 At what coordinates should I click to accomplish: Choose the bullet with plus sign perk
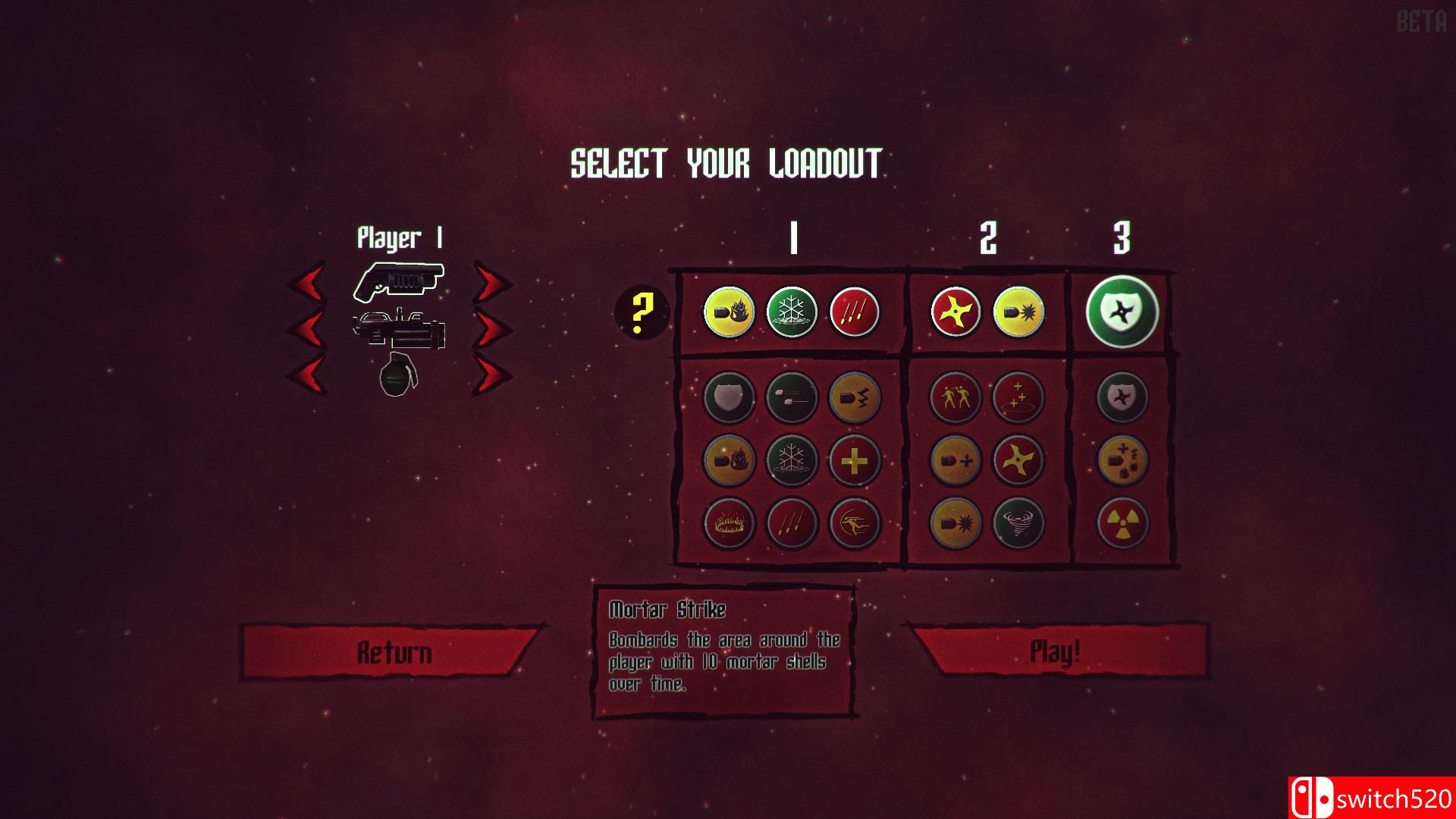tap(955, 460)
